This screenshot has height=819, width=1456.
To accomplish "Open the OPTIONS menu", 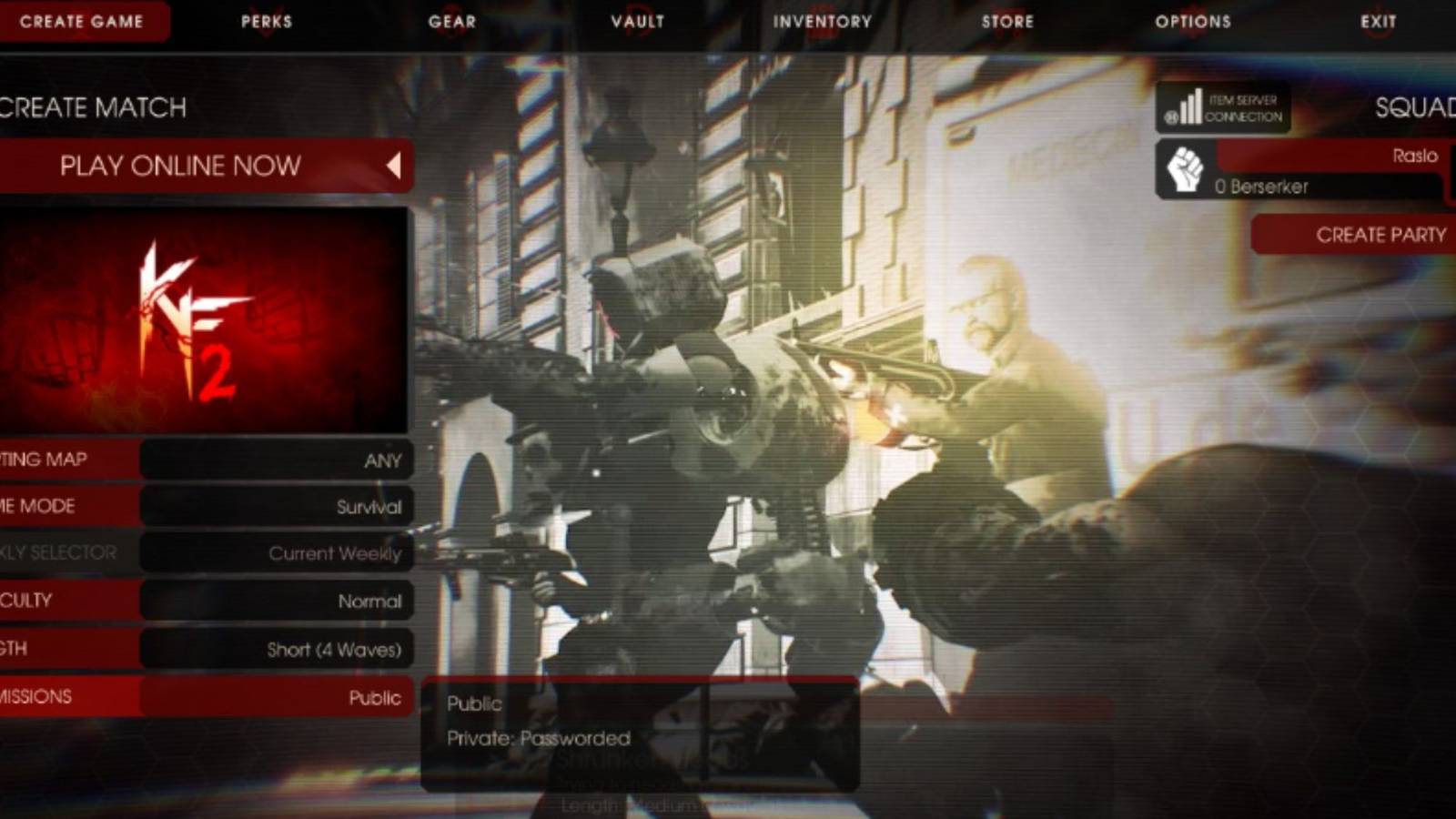I will pos(1192,22).
